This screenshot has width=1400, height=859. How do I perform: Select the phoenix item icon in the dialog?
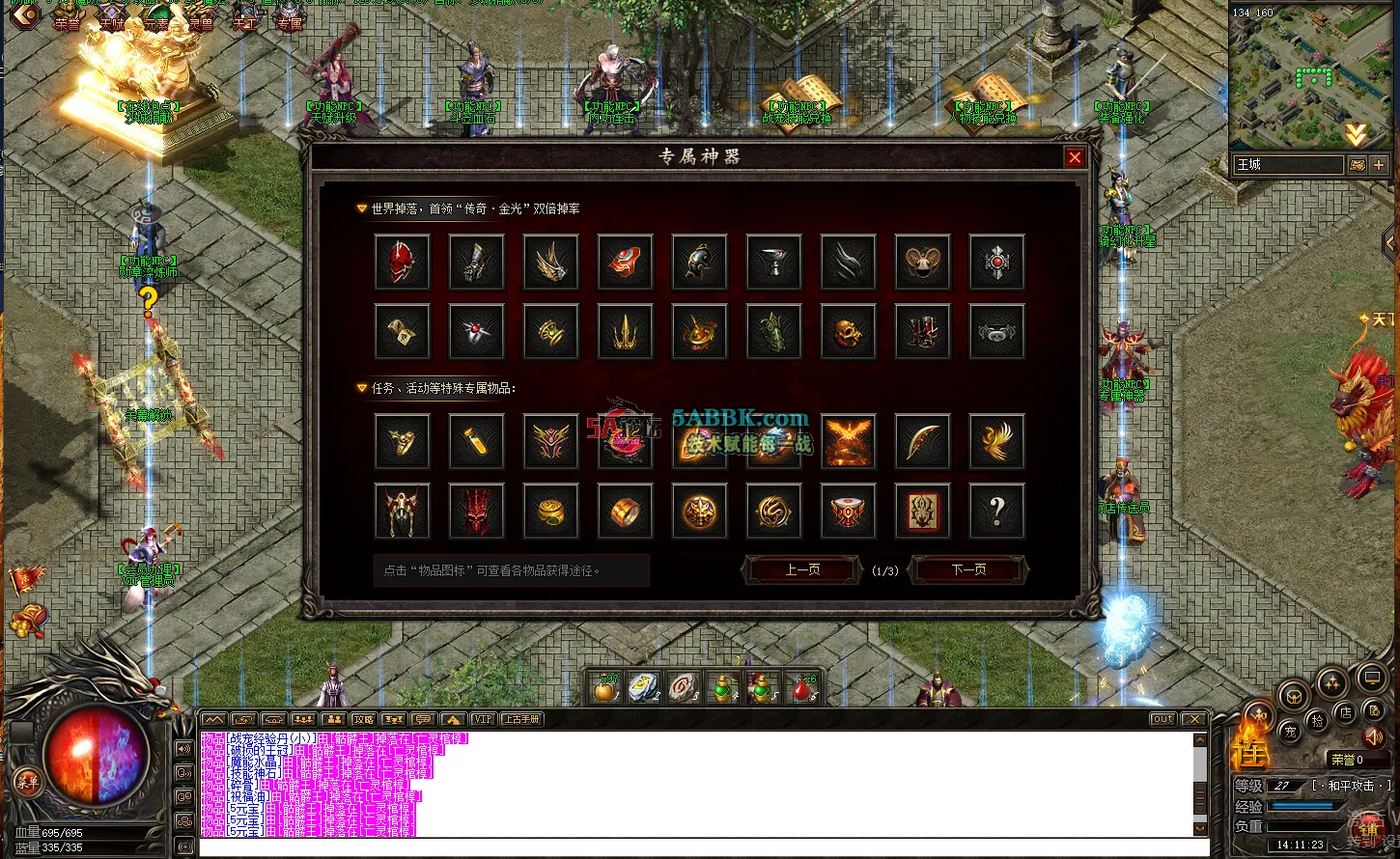click(x=996, y=441)
